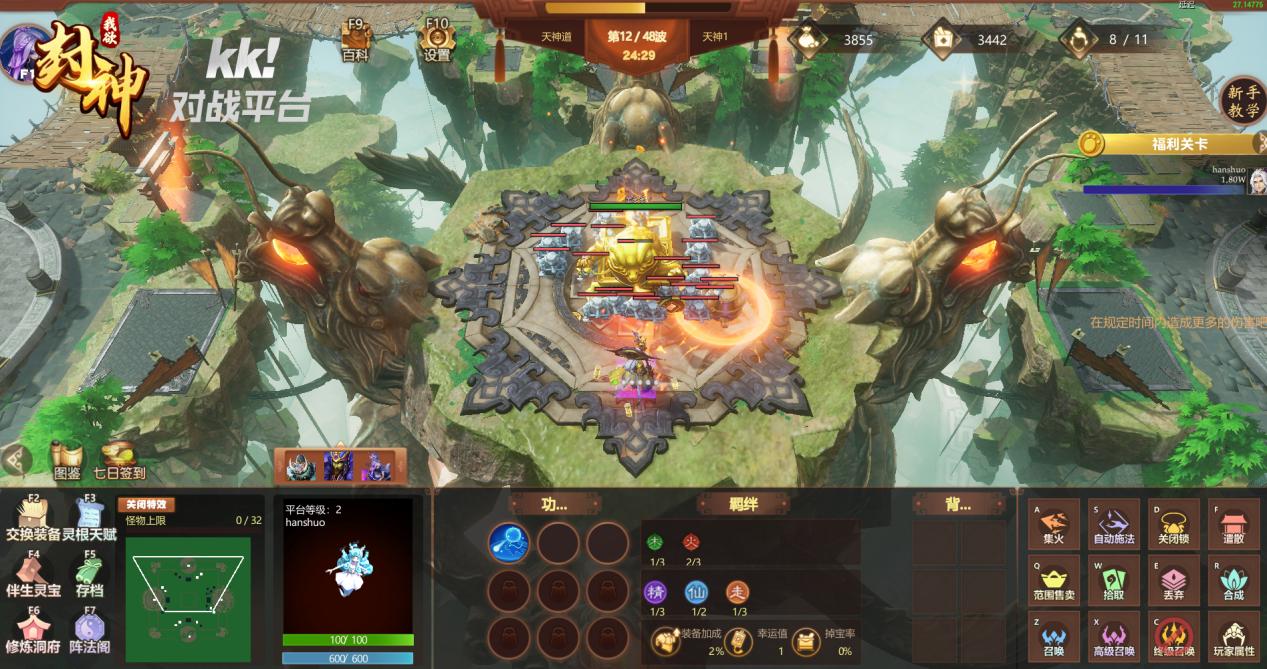Activate 高级召唤 advanced summon
1267x669 pixels.
[x=1114, y=638]
